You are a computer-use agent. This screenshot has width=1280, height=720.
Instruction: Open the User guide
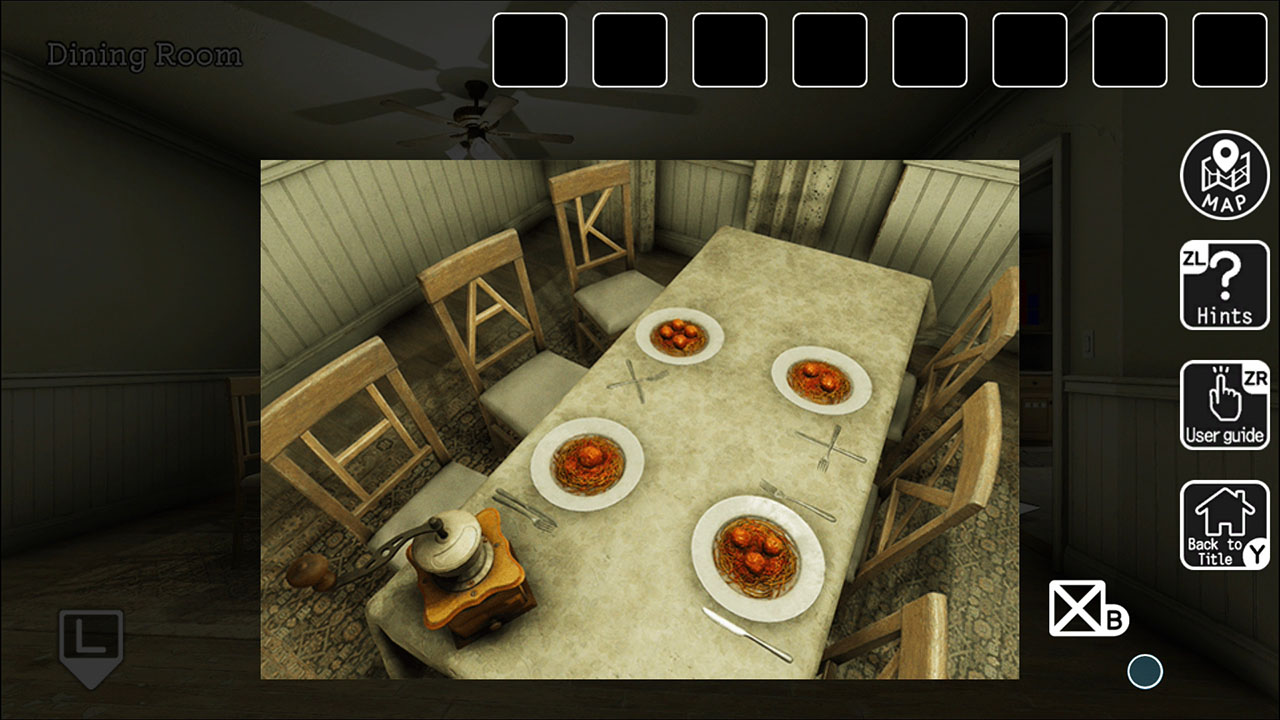[x=1224, y=405]
